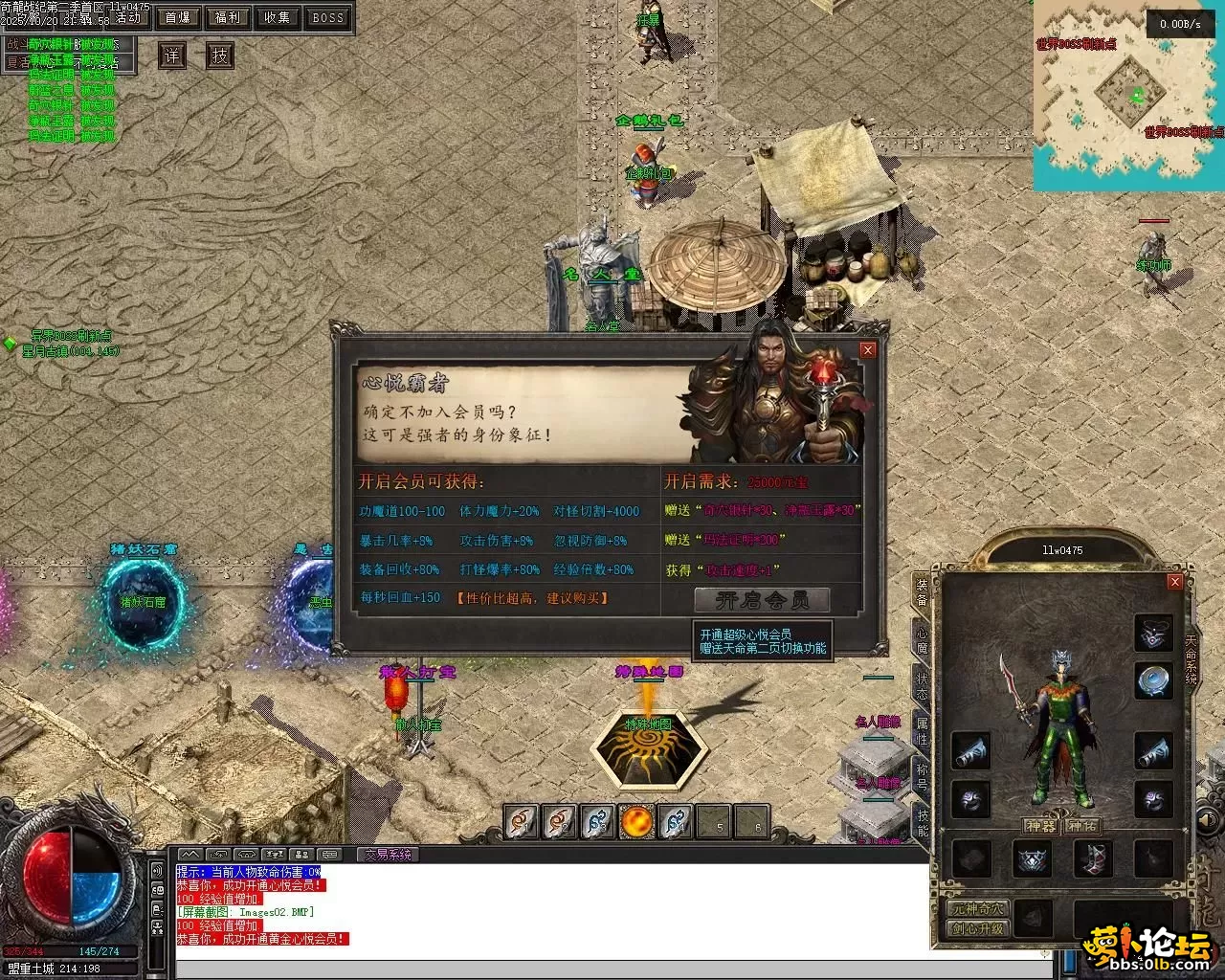Image resolution: width=1225 pixels, height=980 pixels.
Task: Open the world minimap
Action: click(1128, 94)
